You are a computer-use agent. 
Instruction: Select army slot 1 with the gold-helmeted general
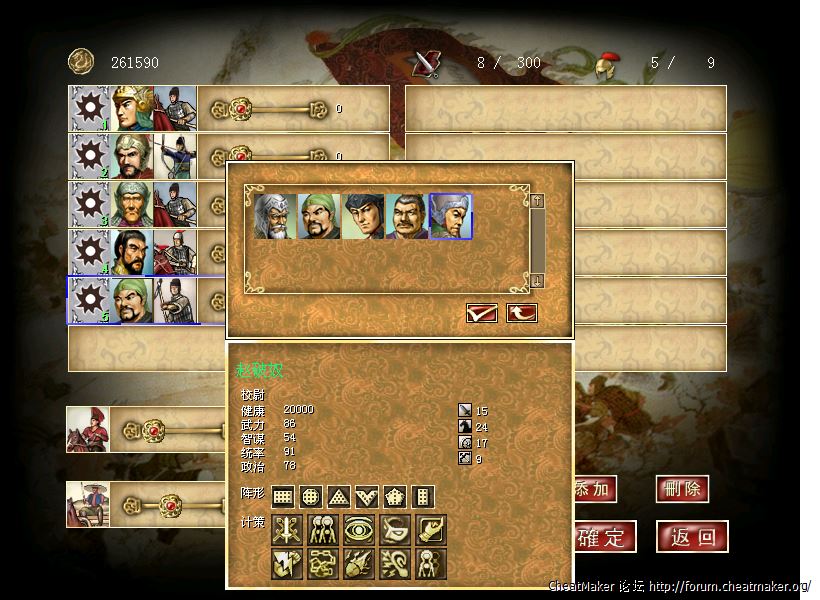coord(133,108)
